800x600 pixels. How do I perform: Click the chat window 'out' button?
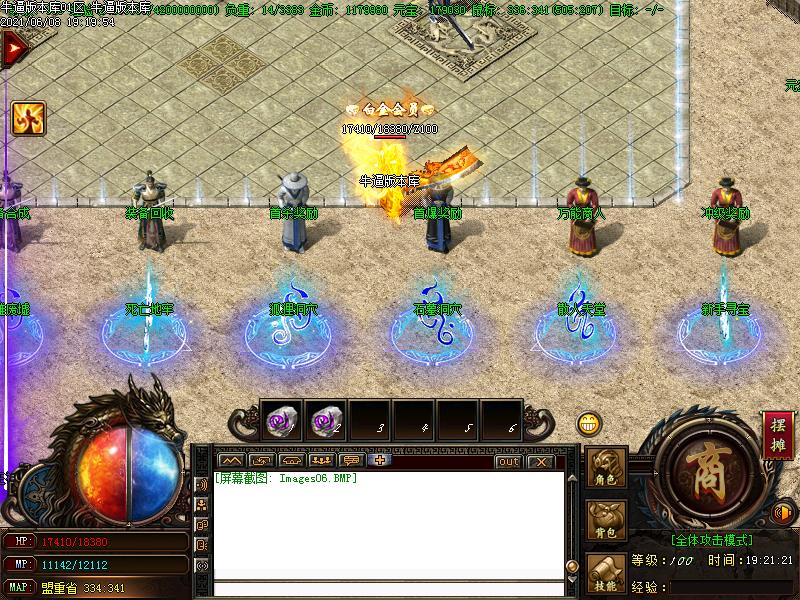[x=509, y=461]
